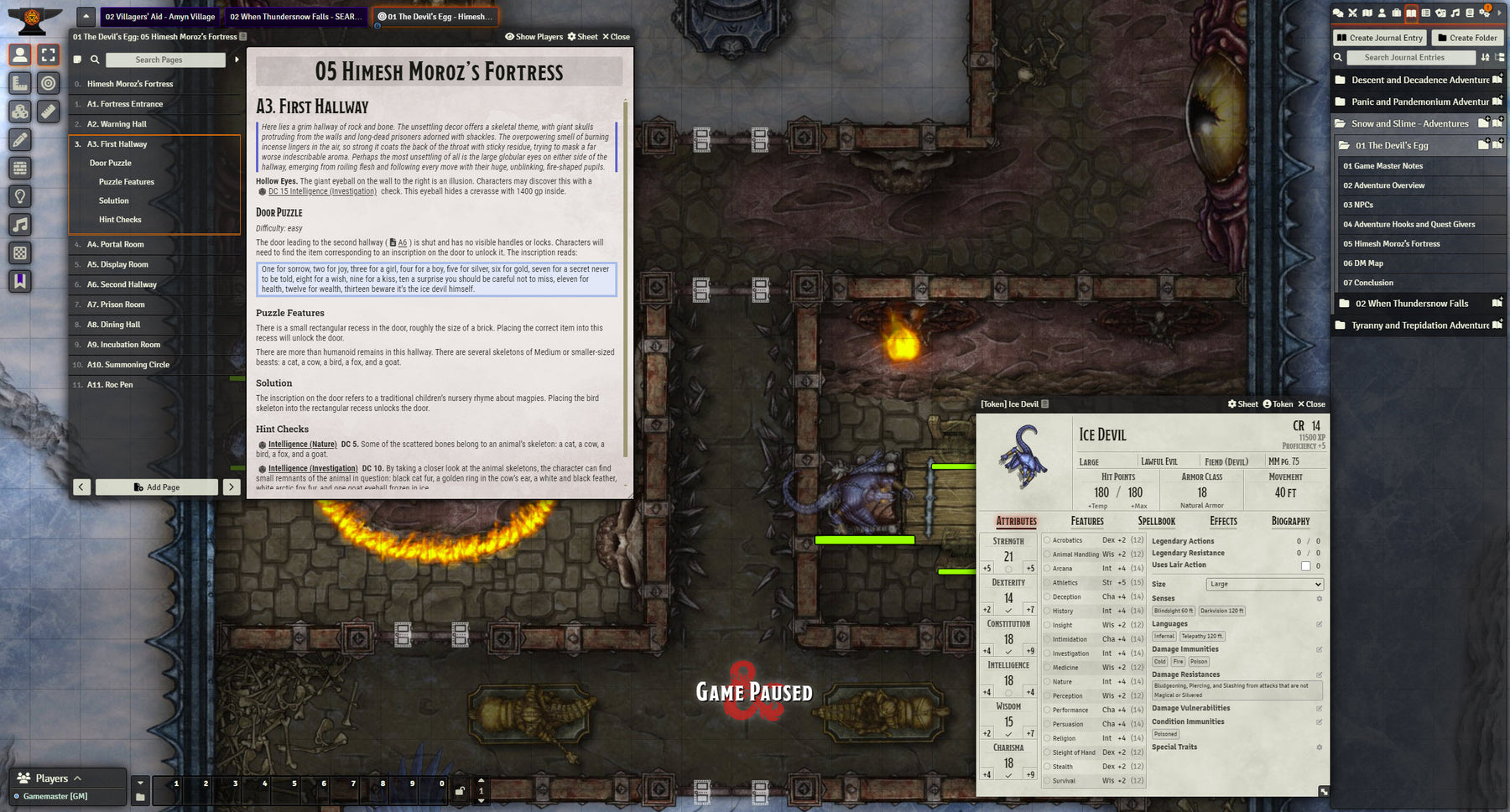Open the Size dropdown showing Large
Screen dimensions: 1510x812
pyautogui.click(x=1264, y=585)
